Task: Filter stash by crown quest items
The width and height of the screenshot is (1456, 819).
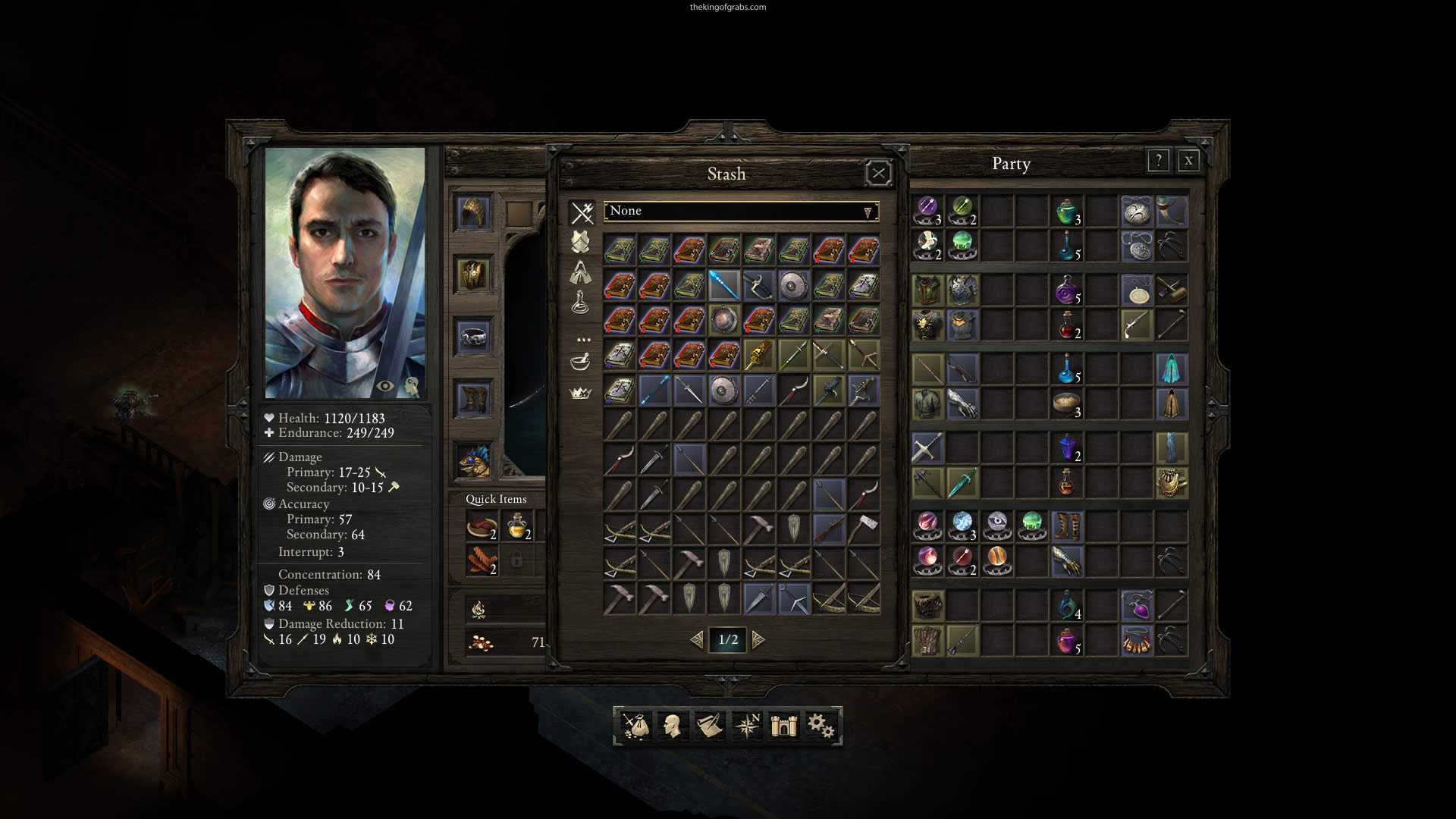Action: coord(580,393)
